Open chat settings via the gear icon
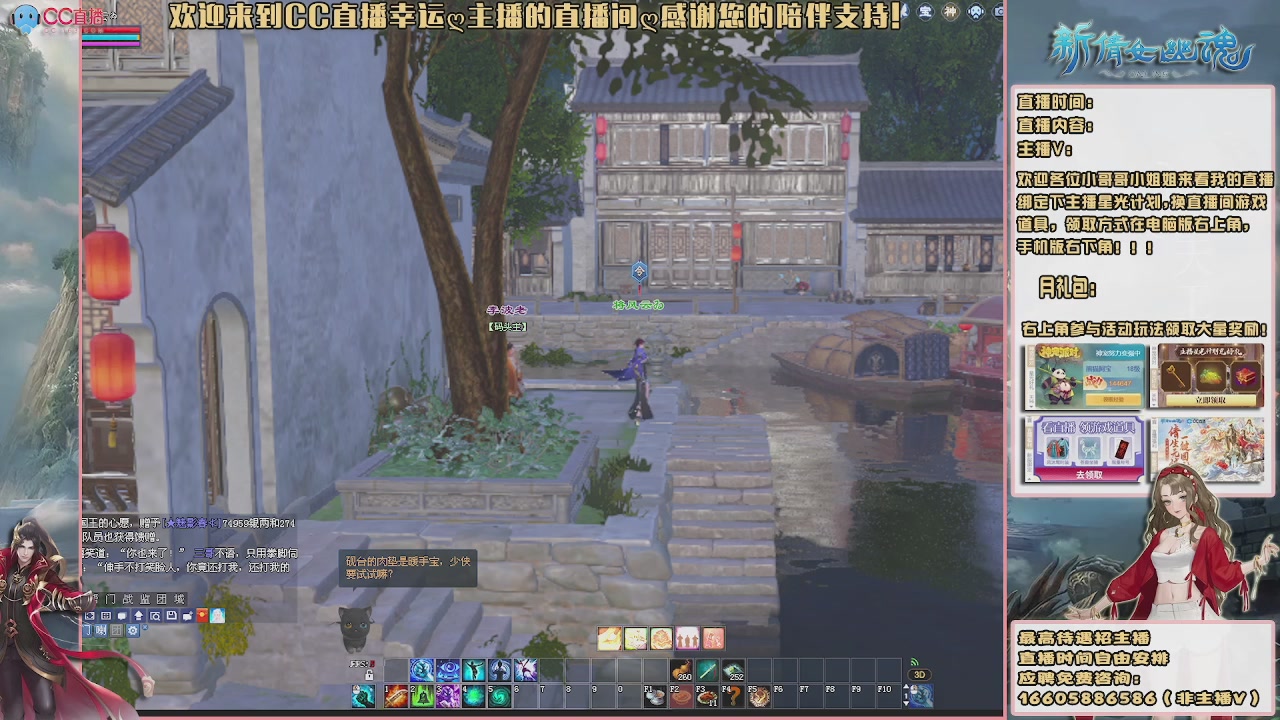 pyautogui.click(x=133, y=631)
